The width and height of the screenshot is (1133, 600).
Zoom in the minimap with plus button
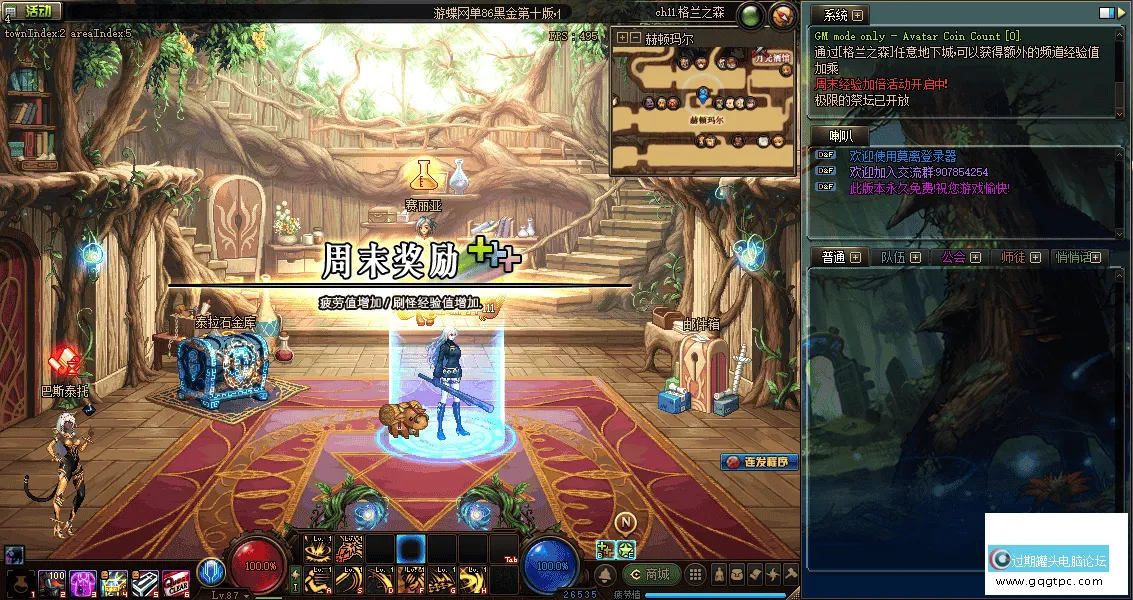(623, 37)
